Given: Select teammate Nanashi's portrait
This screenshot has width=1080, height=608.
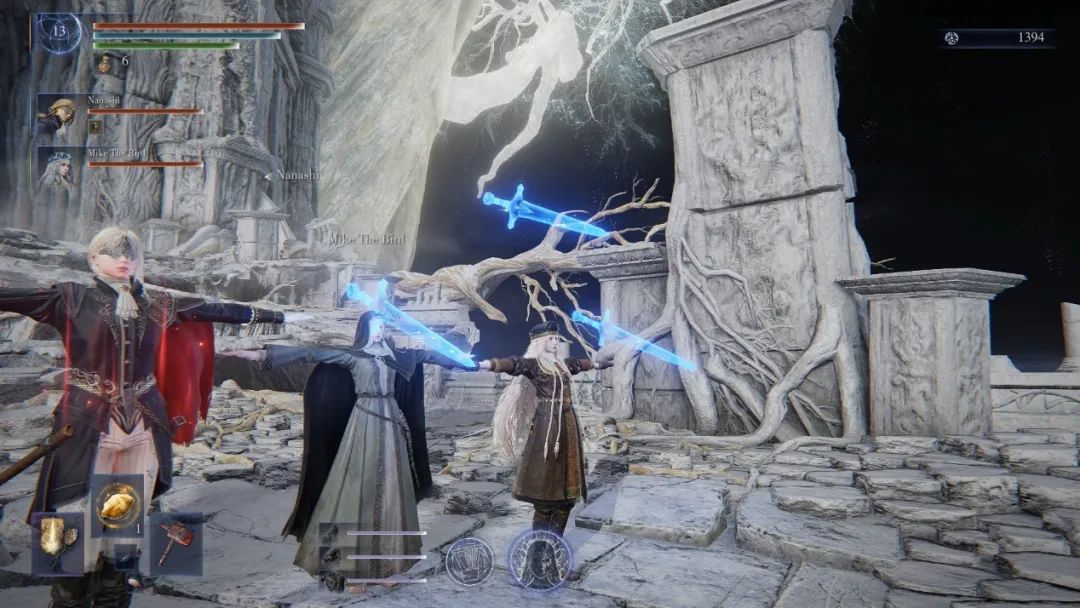Looking at the screenshot, I should coord(58,115).
